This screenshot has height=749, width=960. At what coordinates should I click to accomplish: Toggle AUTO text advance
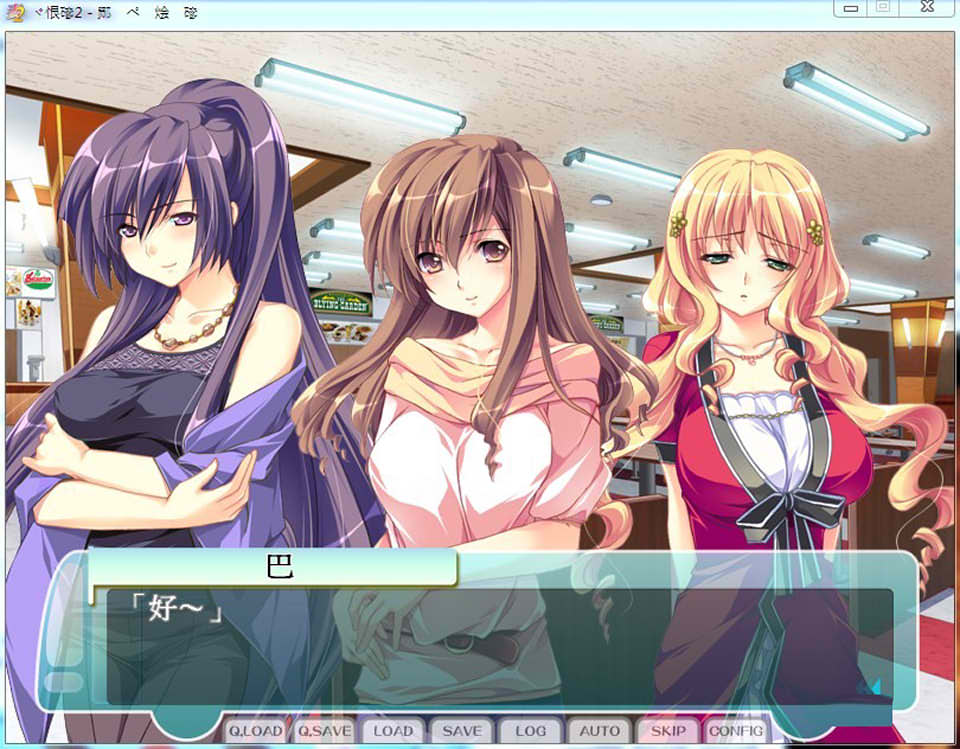[599, 731]
